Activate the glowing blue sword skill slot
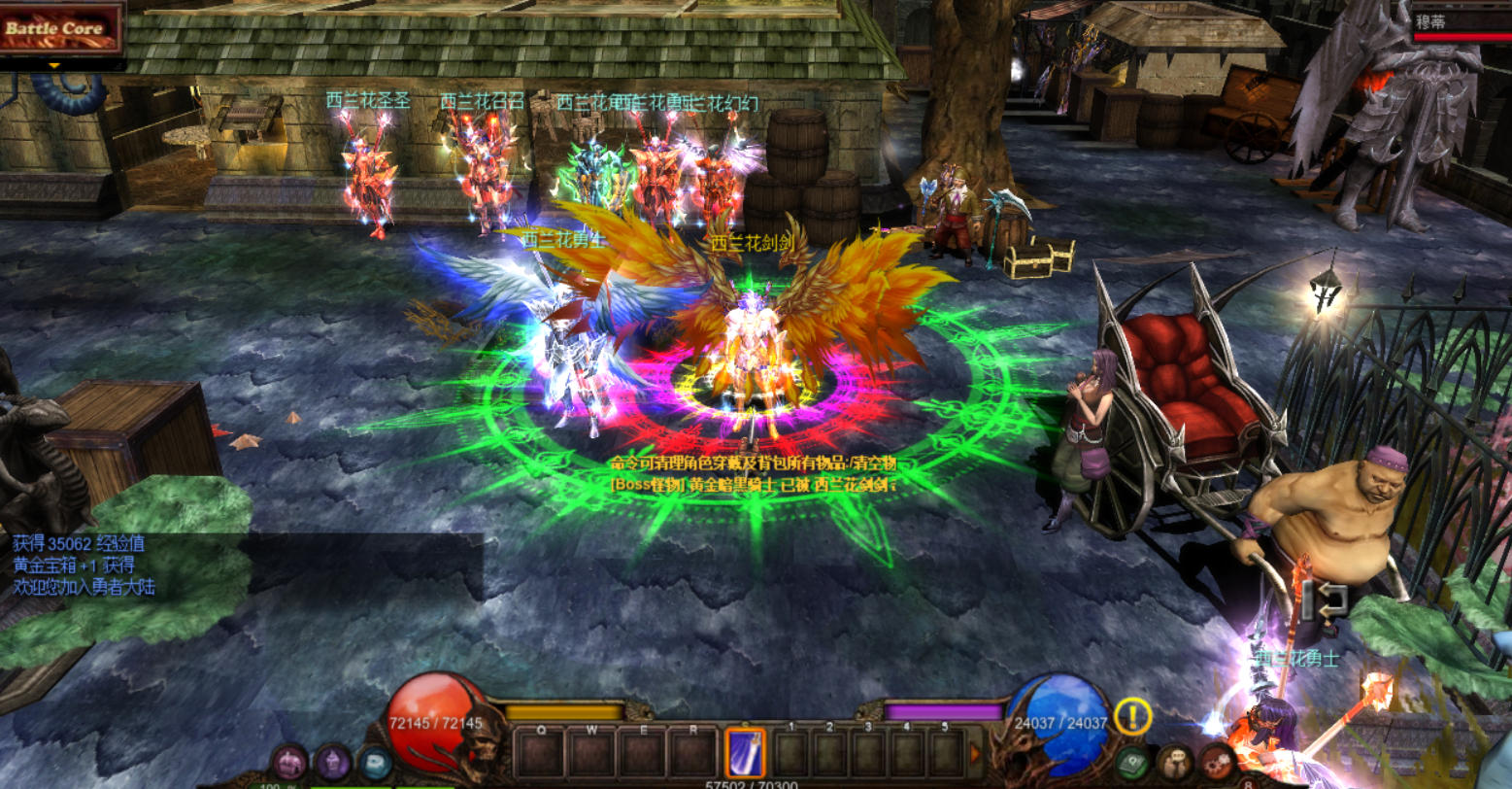The height and width of the screenshot is (789, 1512). point(745,752)
